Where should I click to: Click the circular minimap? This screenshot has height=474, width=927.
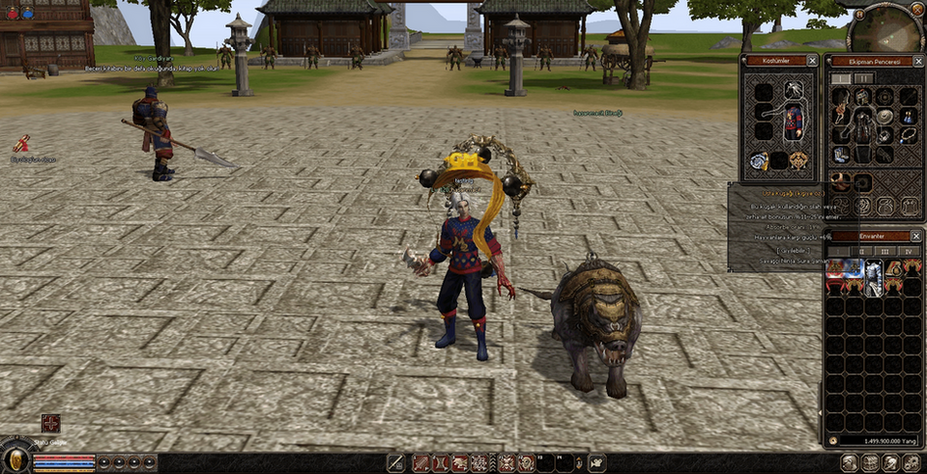point(885,28)
